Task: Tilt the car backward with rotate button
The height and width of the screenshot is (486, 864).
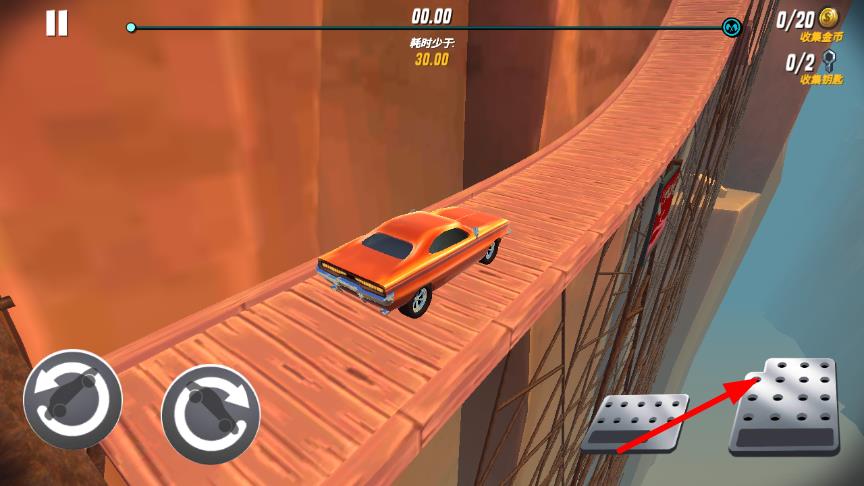Action: (73, 399)
